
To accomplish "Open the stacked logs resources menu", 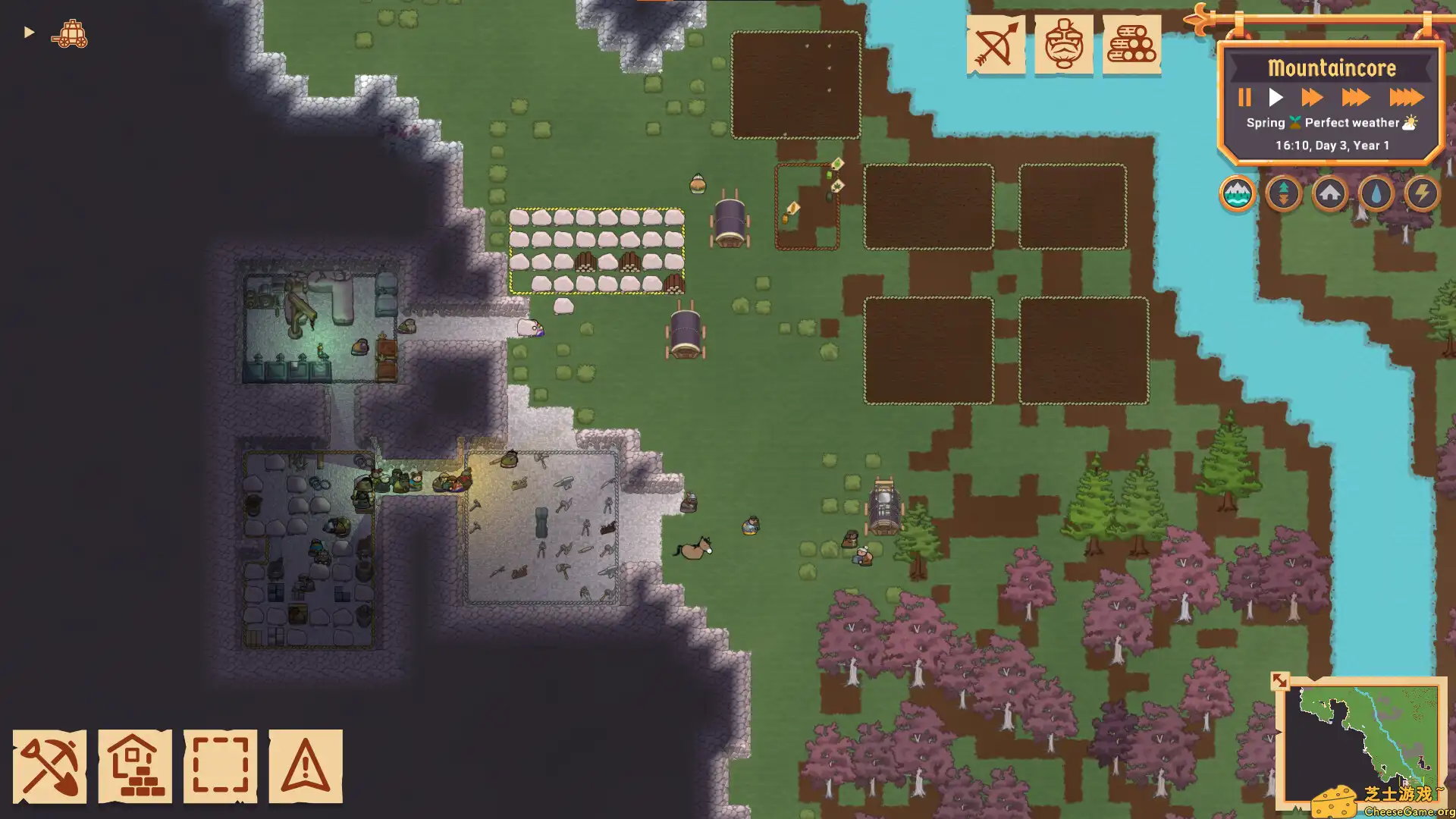I will [x=1131, y=45].
